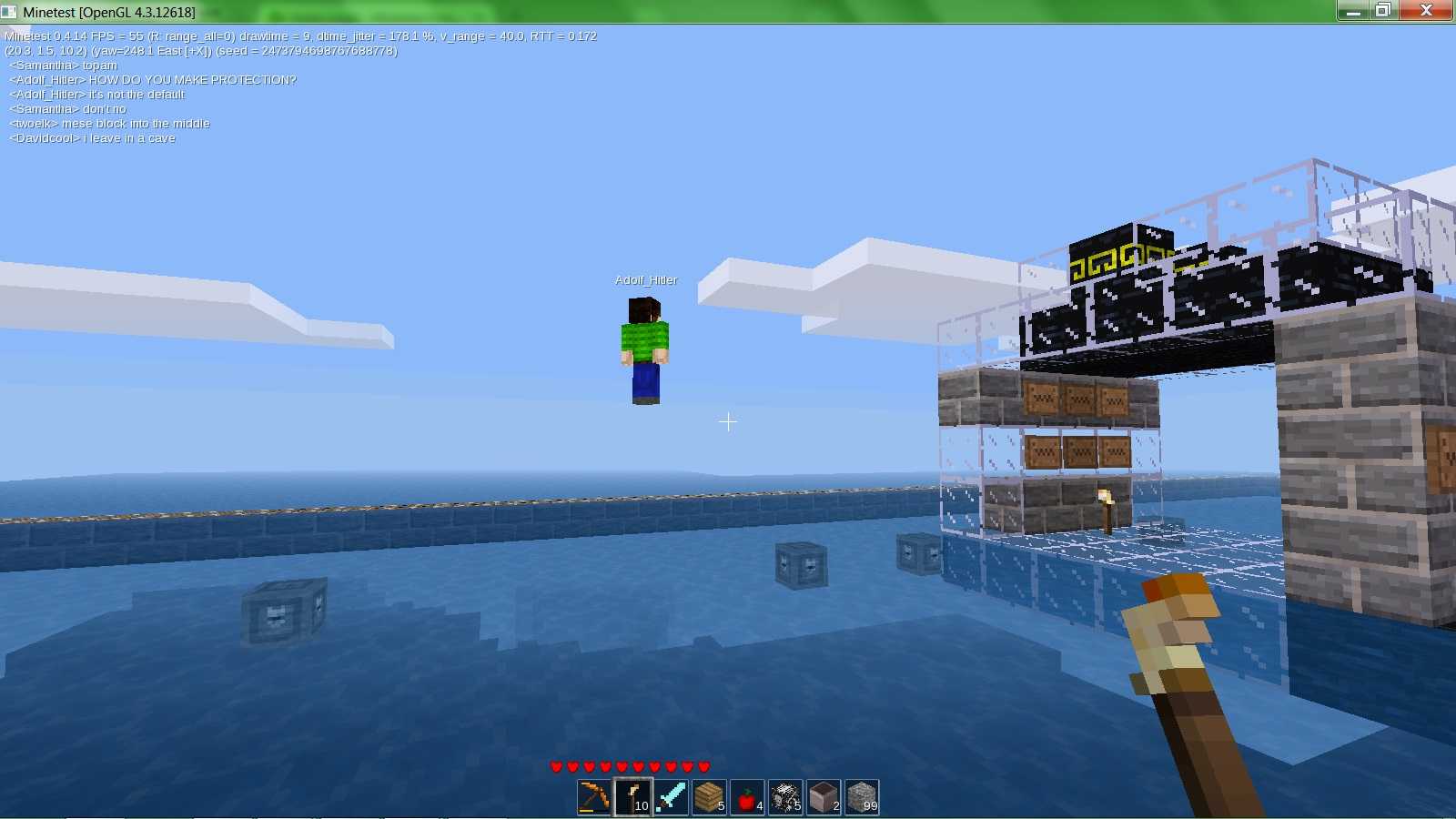
Task: Close the Minetest window
Action: click(1426, 10)
